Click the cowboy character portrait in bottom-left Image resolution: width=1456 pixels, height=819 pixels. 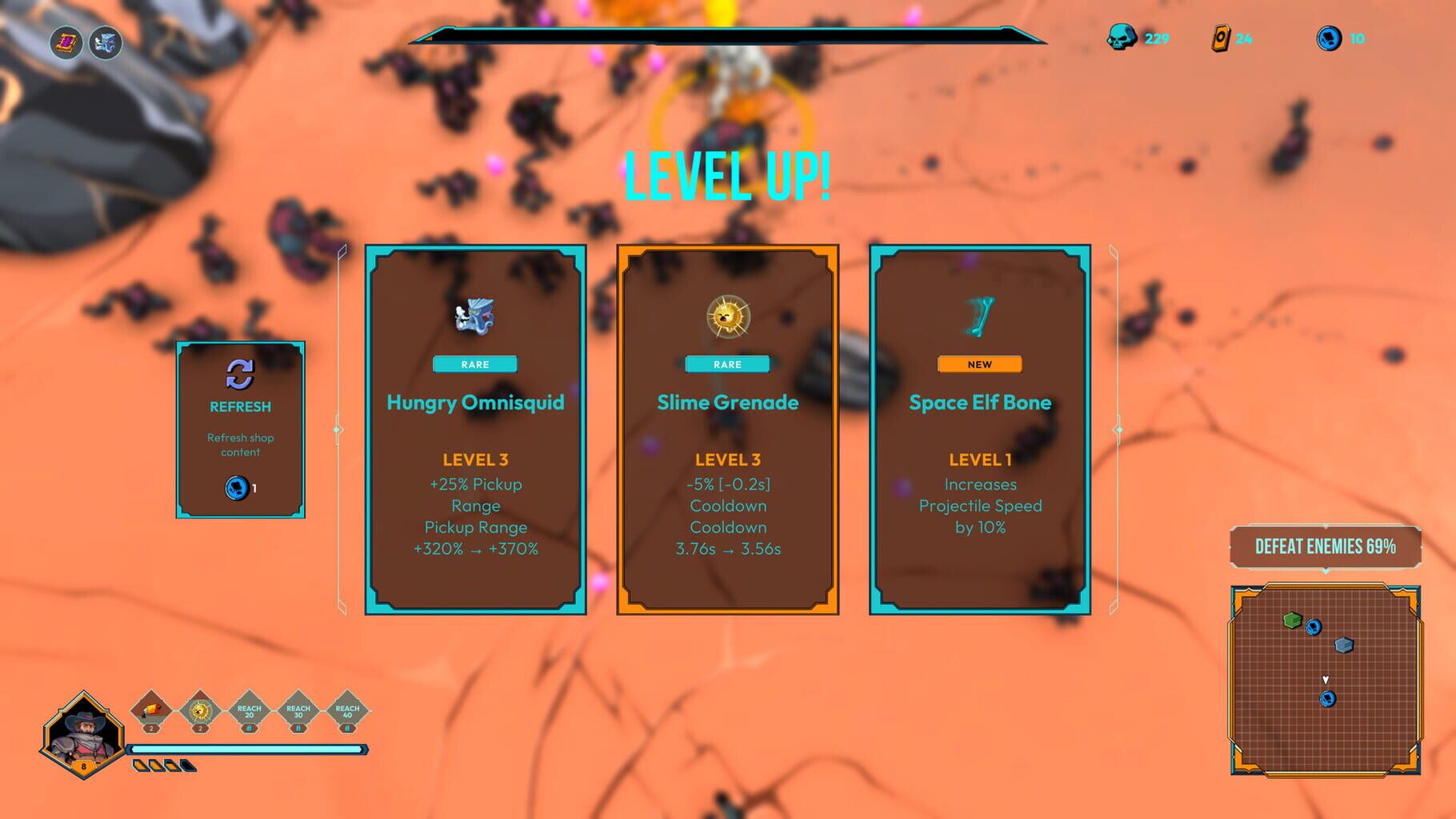tap(82, 734)
